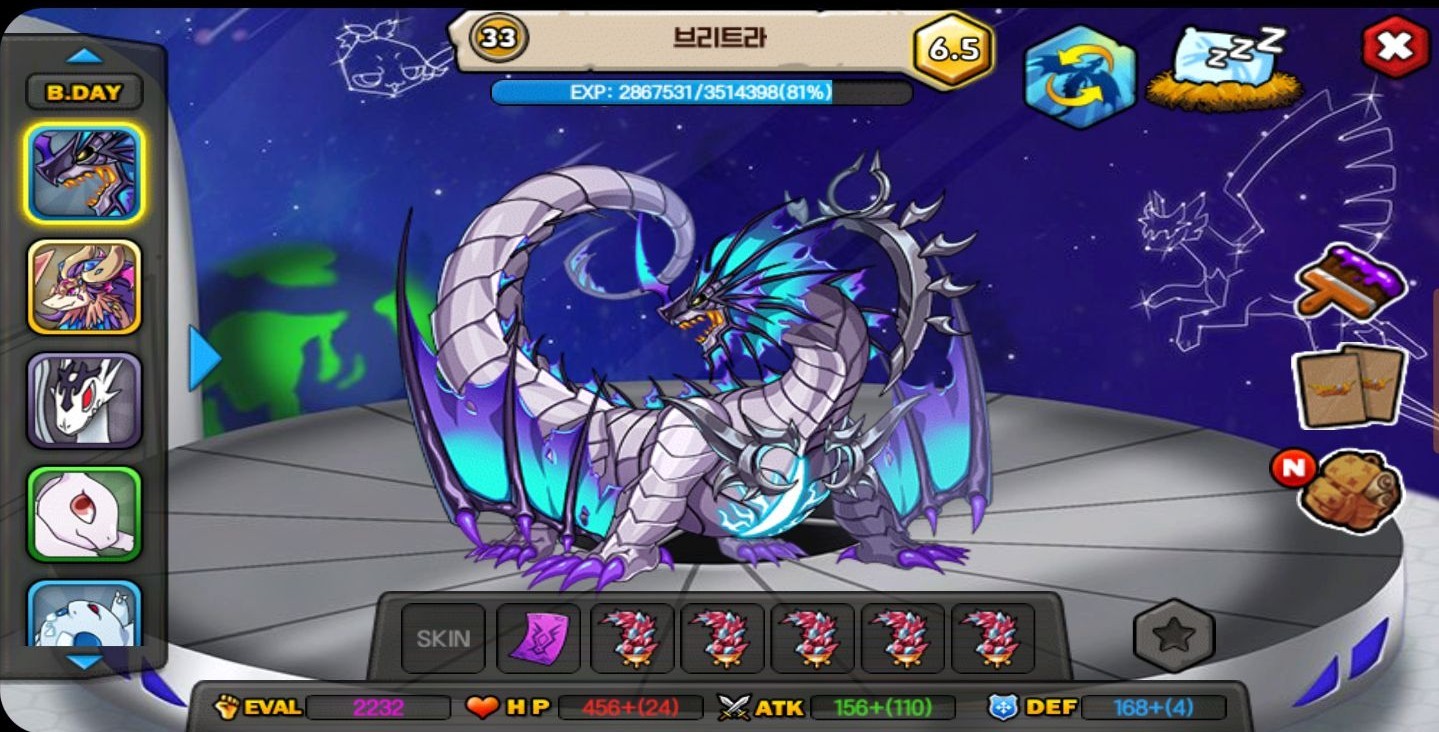Screen dimensions: 1439x732
Task: Select the pink green-framed dragon portrait
Action: [84, 513]
